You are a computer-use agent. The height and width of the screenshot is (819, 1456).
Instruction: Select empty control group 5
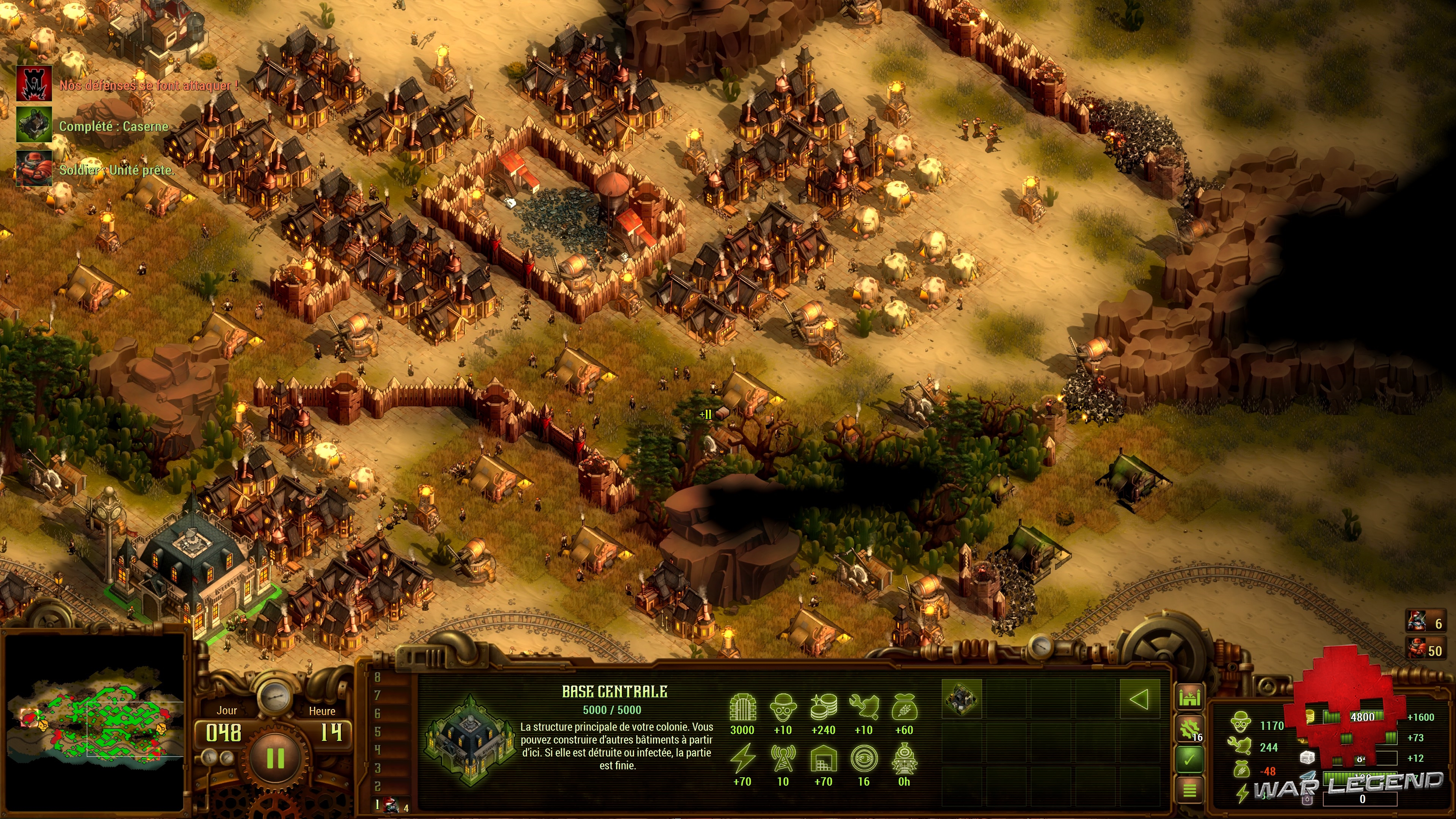pyautogui.click(x=378, y=732)
